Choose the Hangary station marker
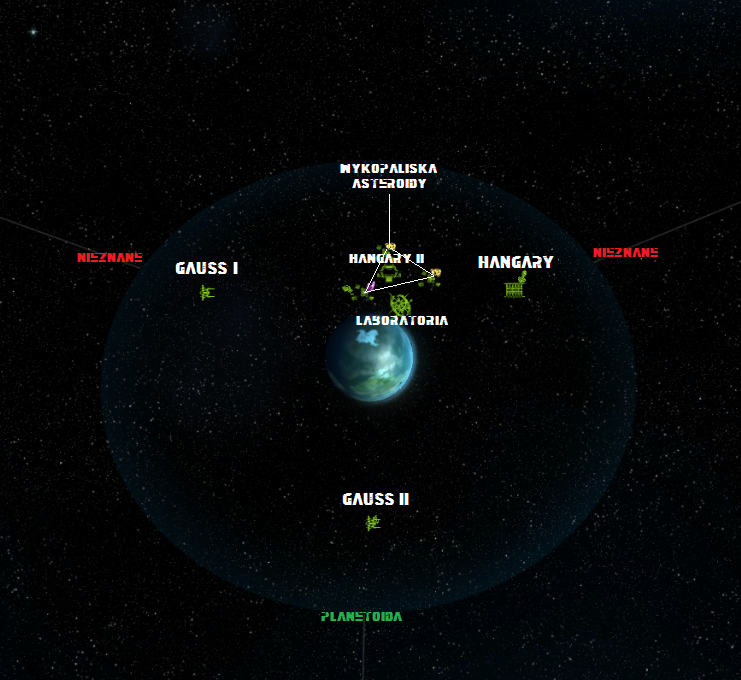The image size is (741, 680). click(516, 287)
